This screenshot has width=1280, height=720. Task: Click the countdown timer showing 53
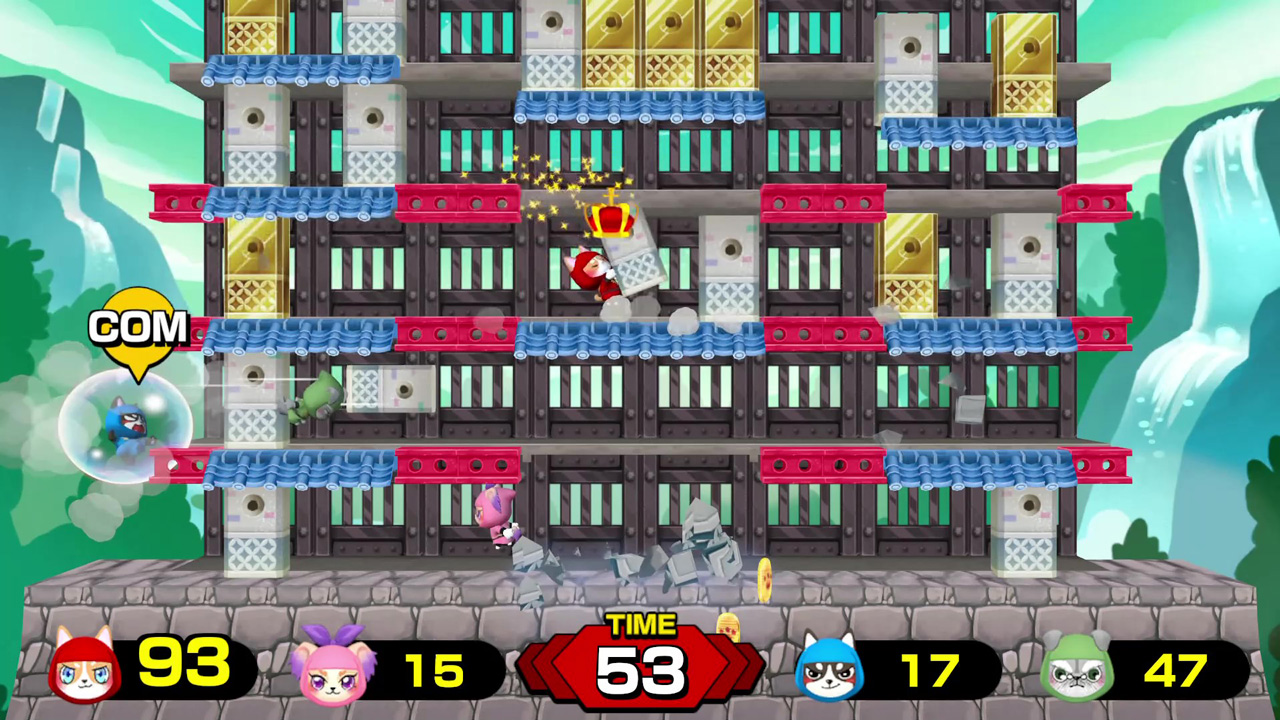[x=641, y=670]
